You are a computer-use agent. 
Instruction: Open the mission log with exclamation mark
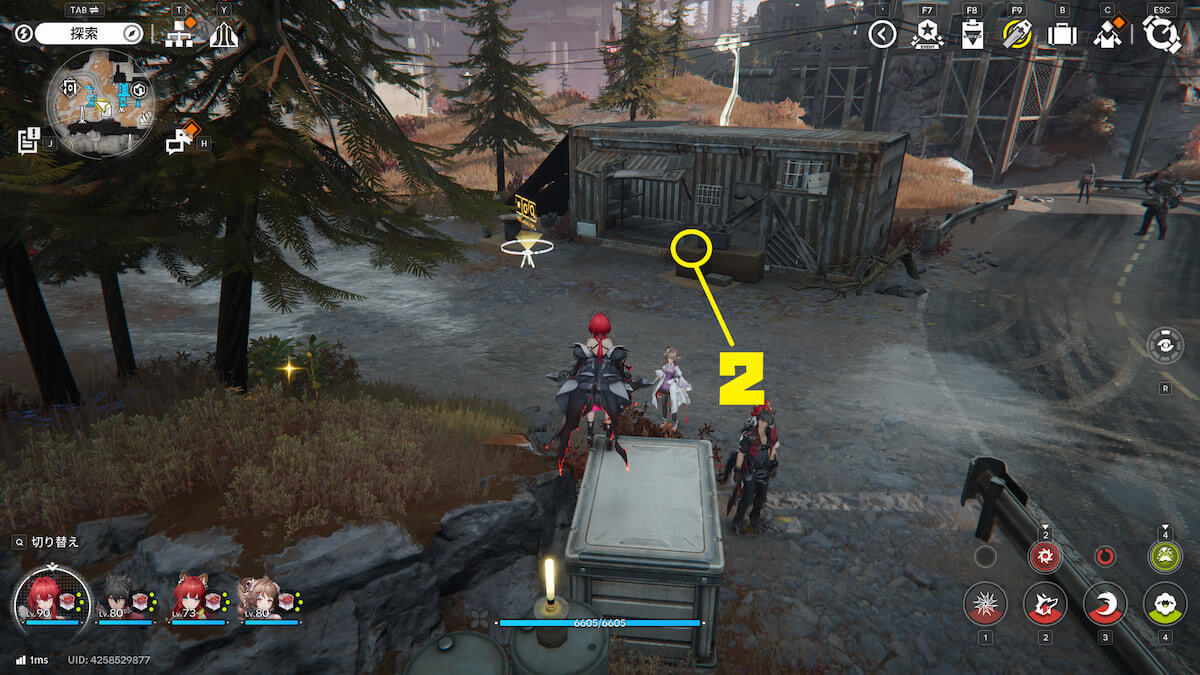[29, 141]
